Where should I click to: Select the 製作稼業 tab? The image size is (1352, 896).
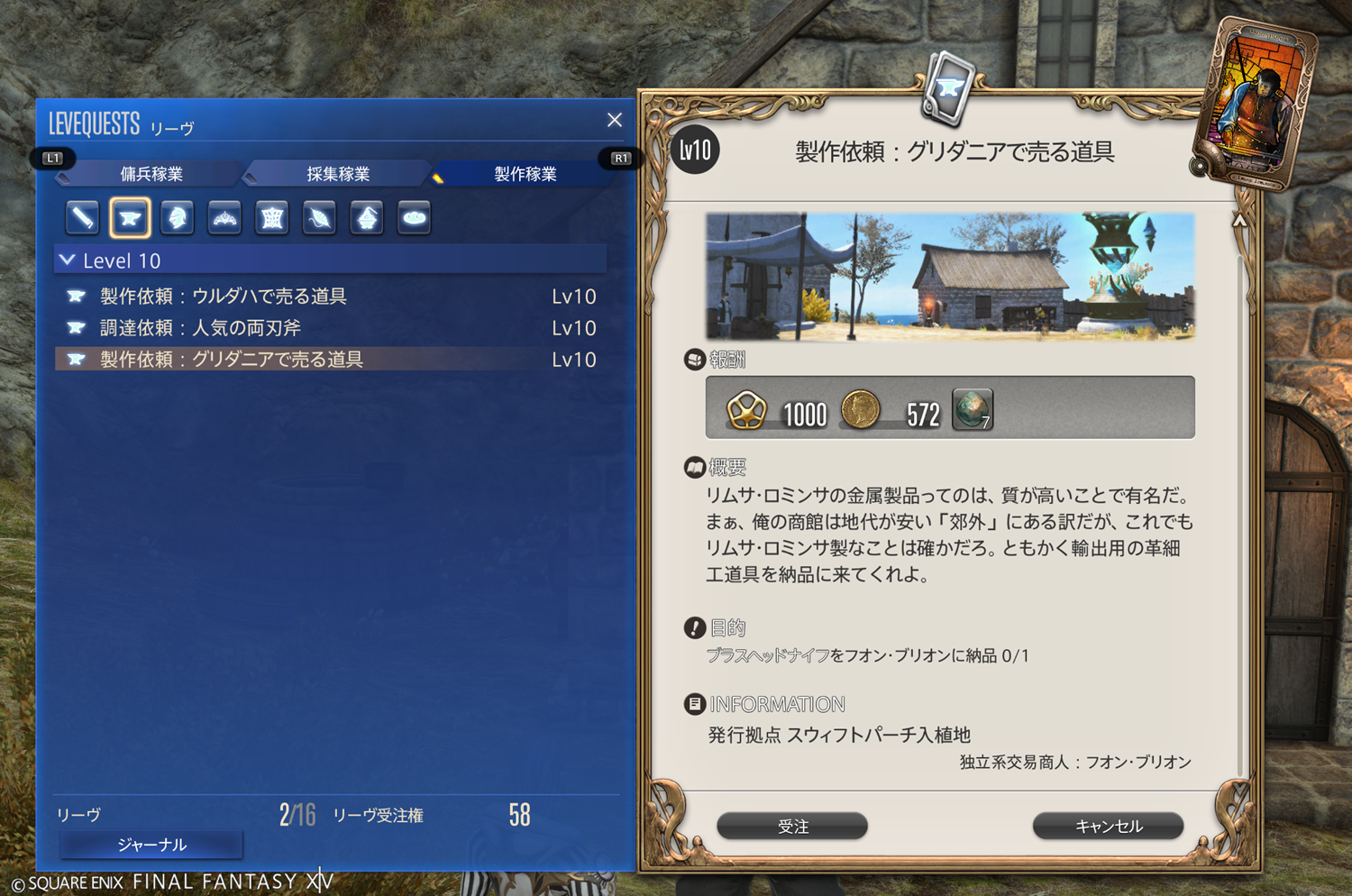[x=525, y=174]
